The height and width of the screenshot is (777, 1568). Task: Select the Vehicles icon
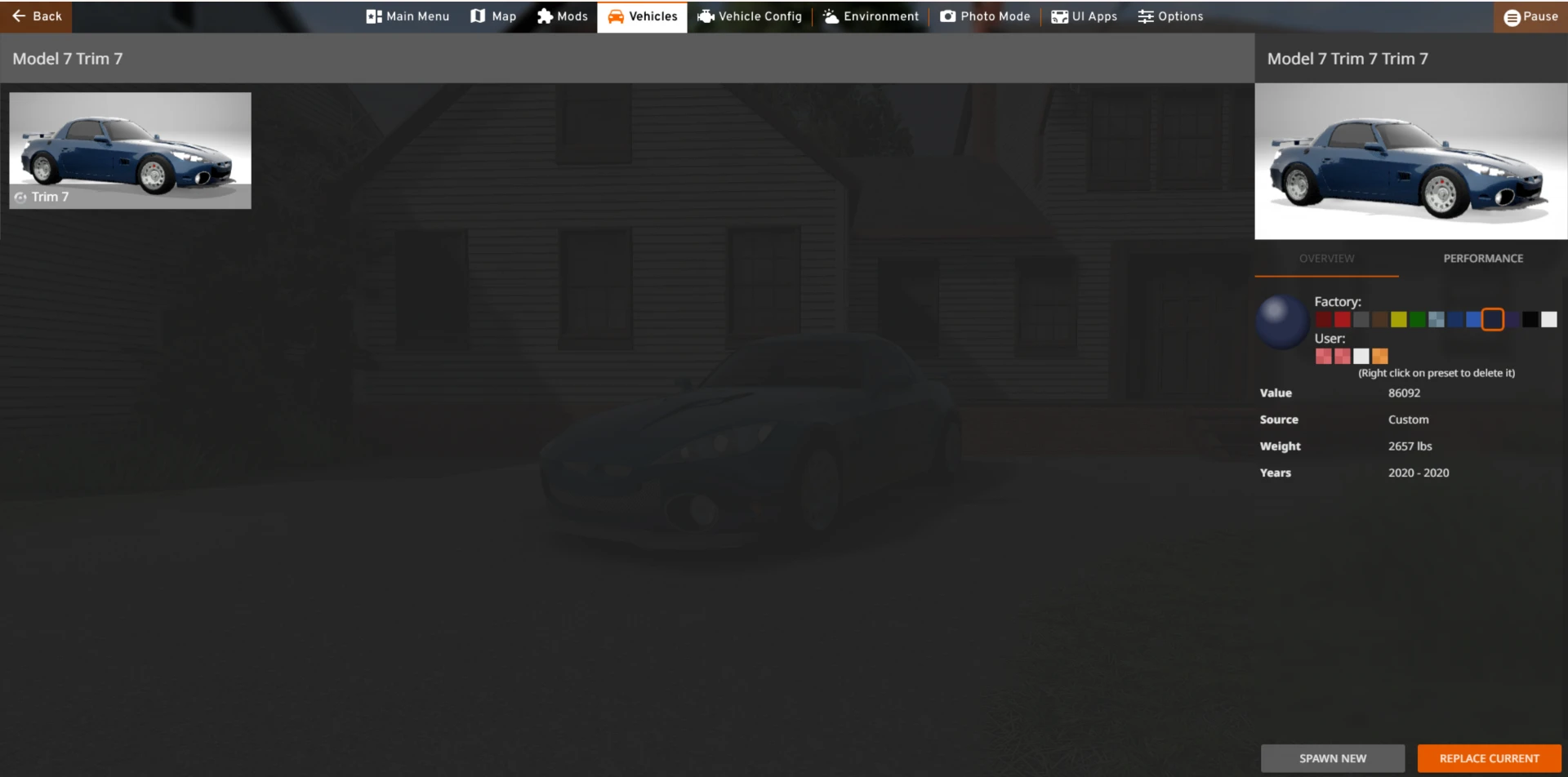point(642,16)
